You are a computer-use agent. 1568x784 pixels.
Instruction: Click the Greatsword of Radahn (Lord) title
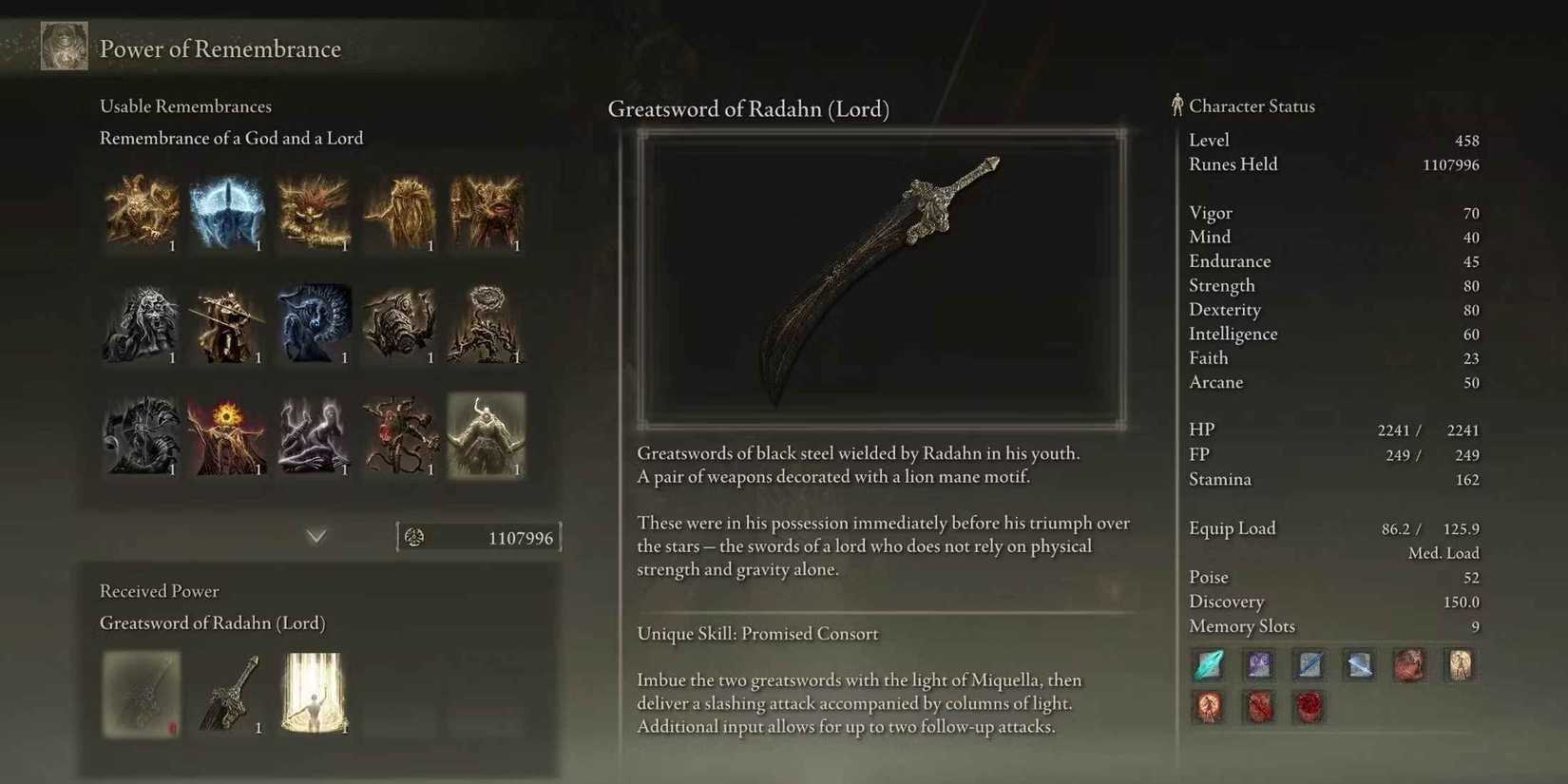pyautogui.click(x=749, y=108)
